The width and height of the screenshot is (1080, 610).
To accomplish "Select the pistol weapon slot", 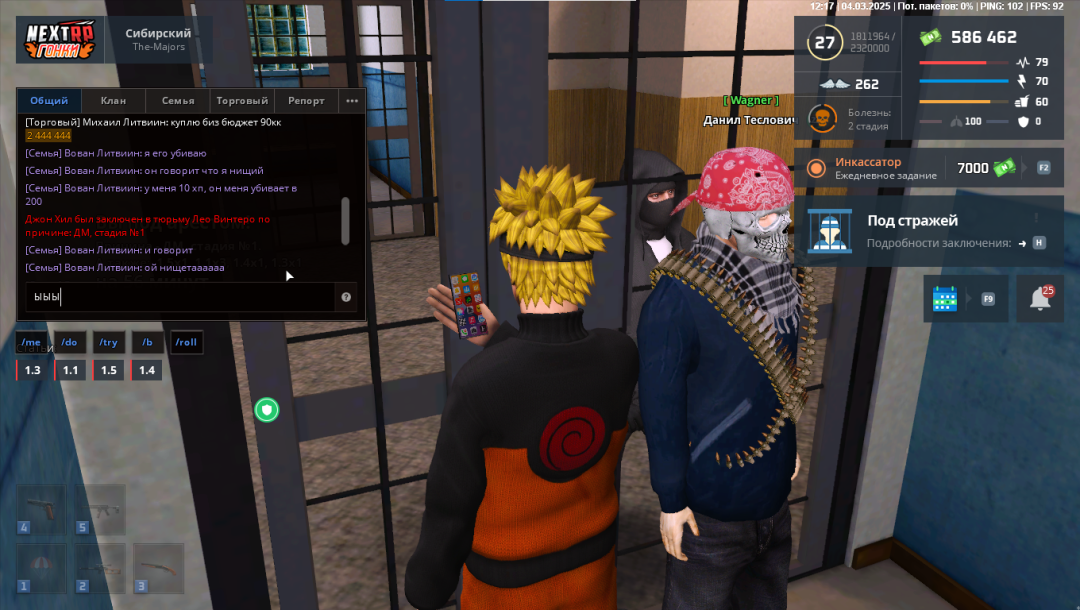I will coord(41,509).
